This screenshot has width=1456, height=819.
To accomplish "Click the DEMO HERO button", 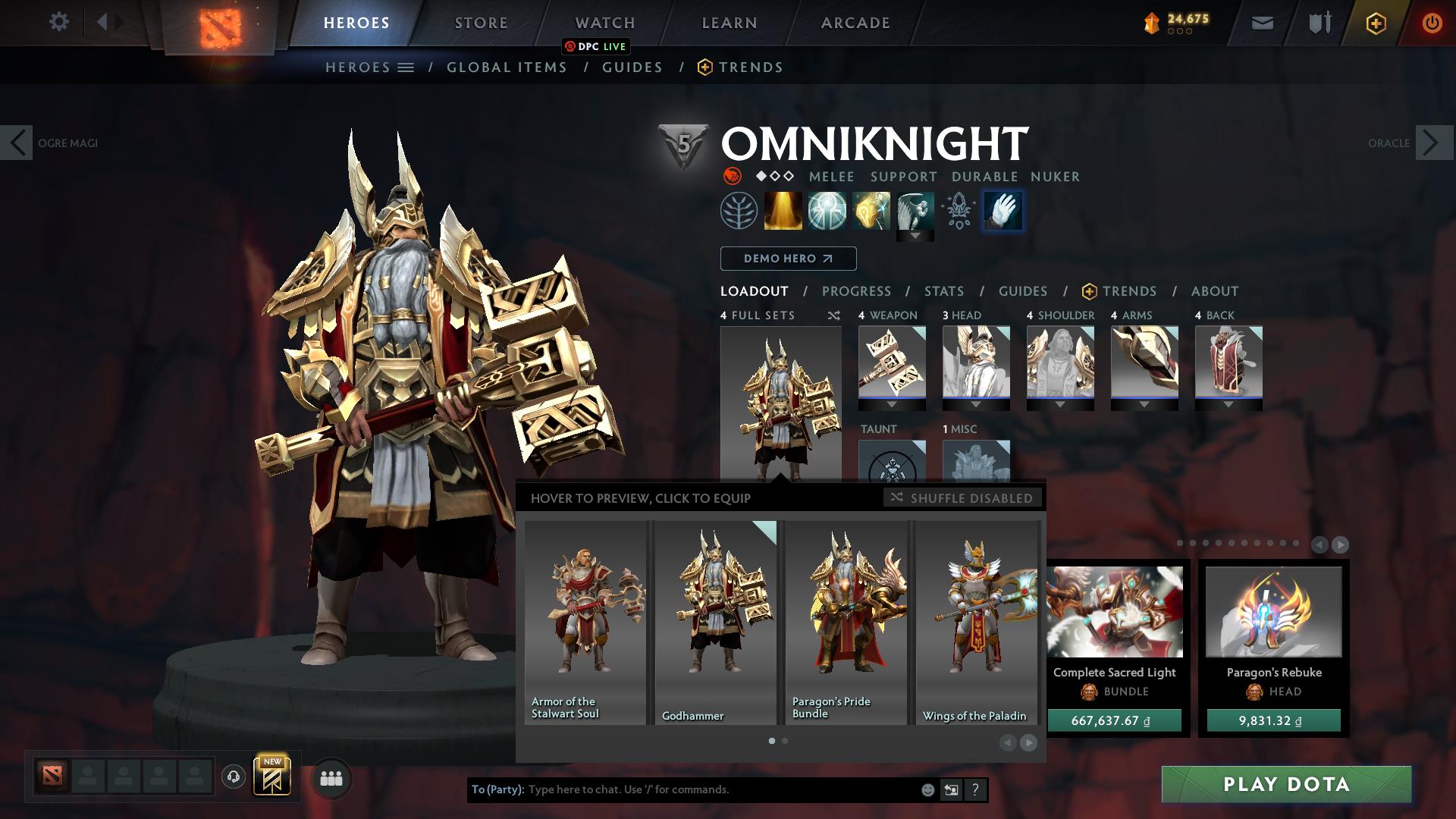I will point(787,258).
